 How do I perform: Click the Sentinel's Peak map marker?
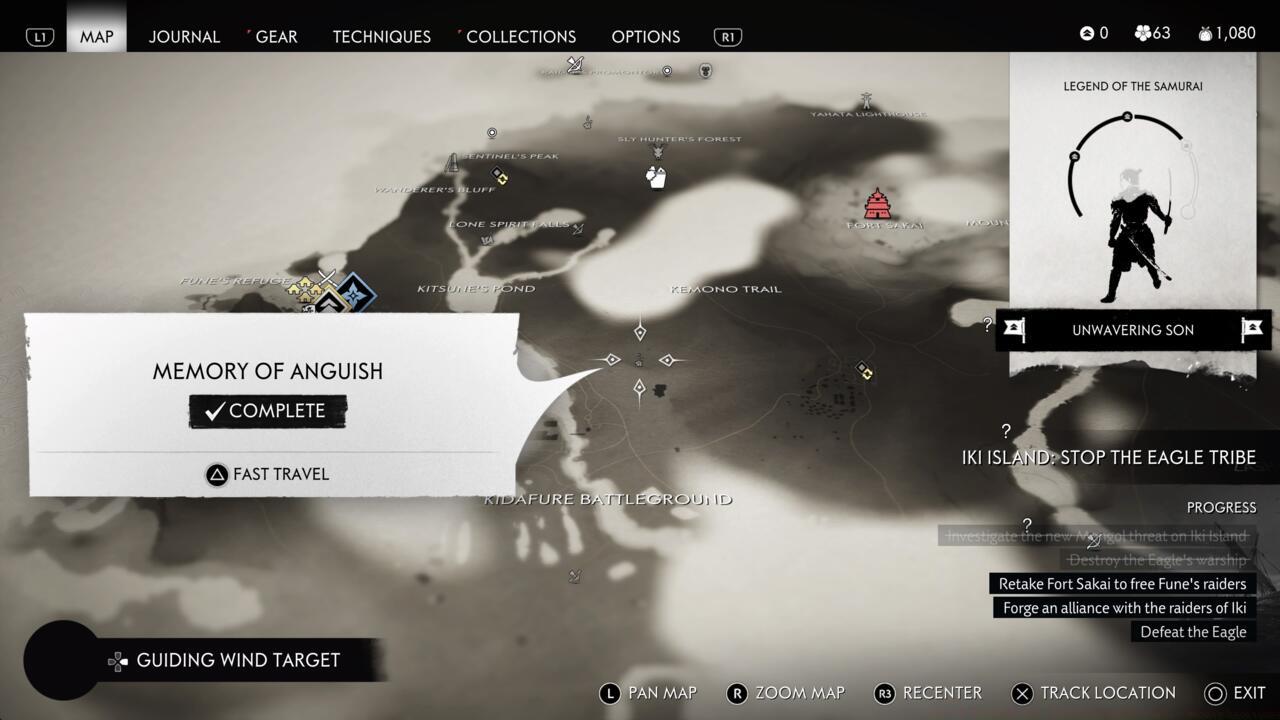(453, 162)
